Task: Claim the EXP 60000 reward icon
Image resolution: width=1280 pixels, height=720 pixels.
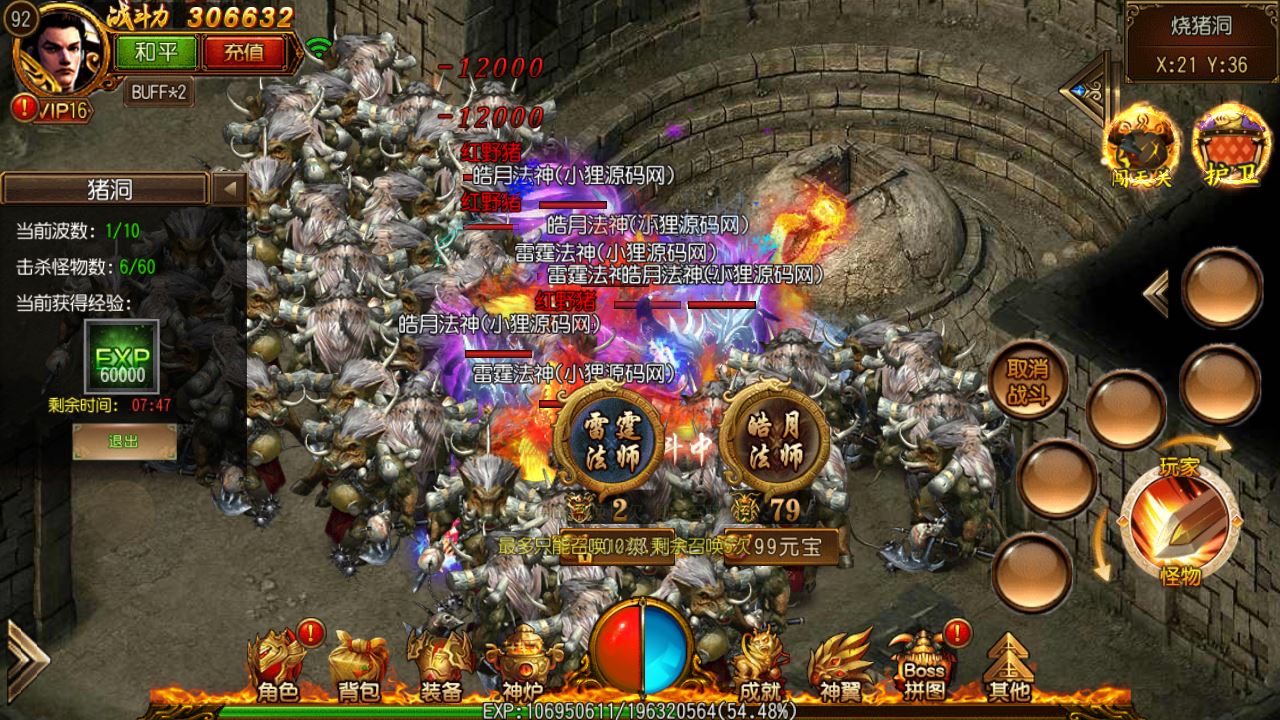Action: [121, 357]
